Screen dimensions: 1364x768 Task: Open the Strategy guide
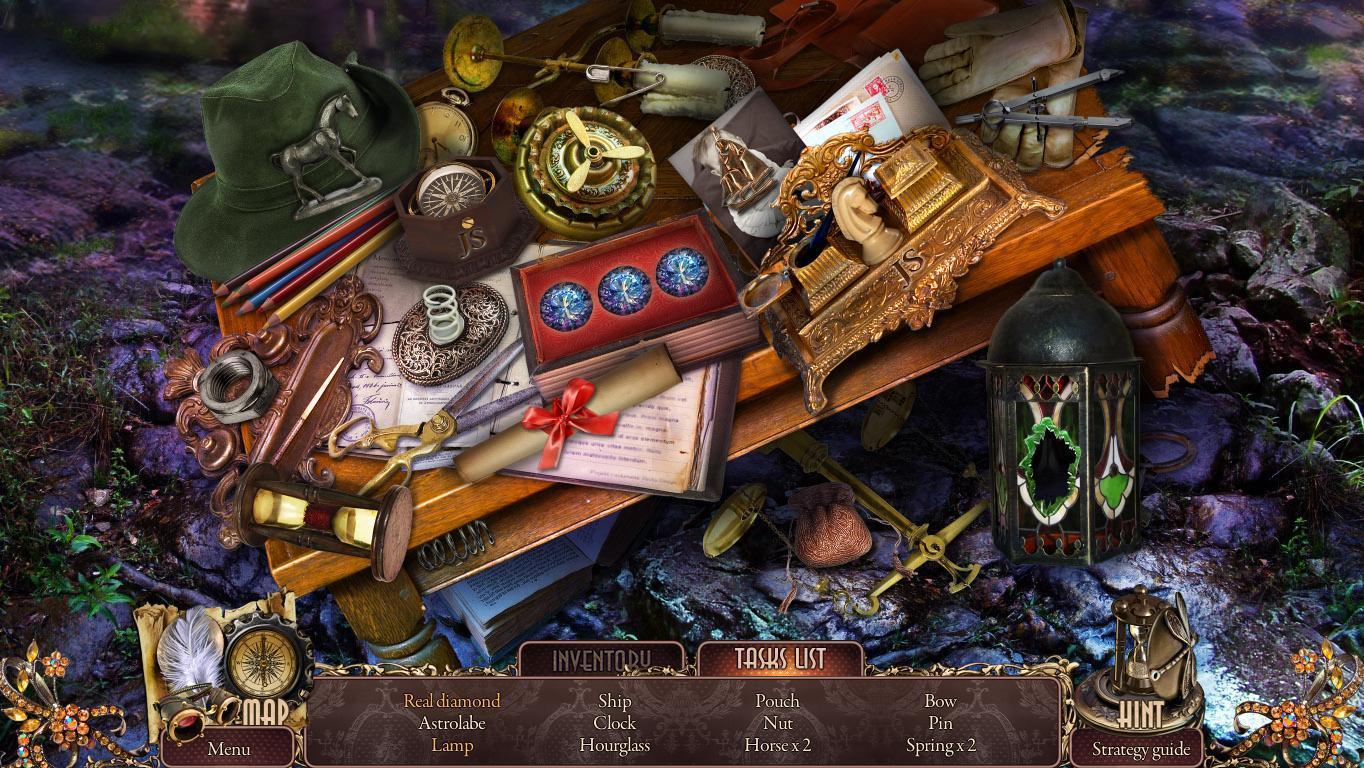click(x=1140, y=749)
